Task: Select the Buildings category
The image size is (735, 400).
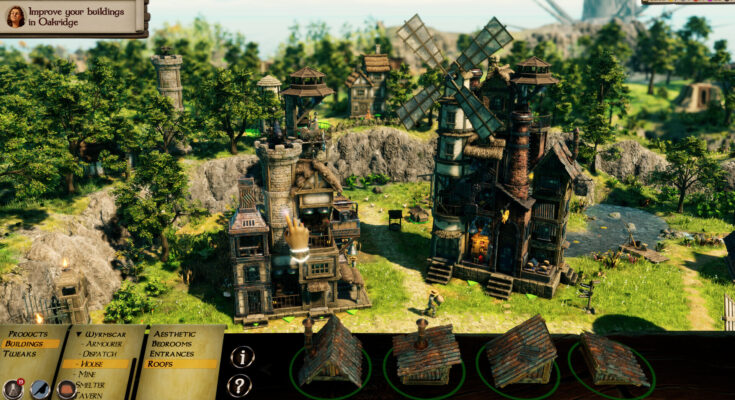Action: point(23,342)
